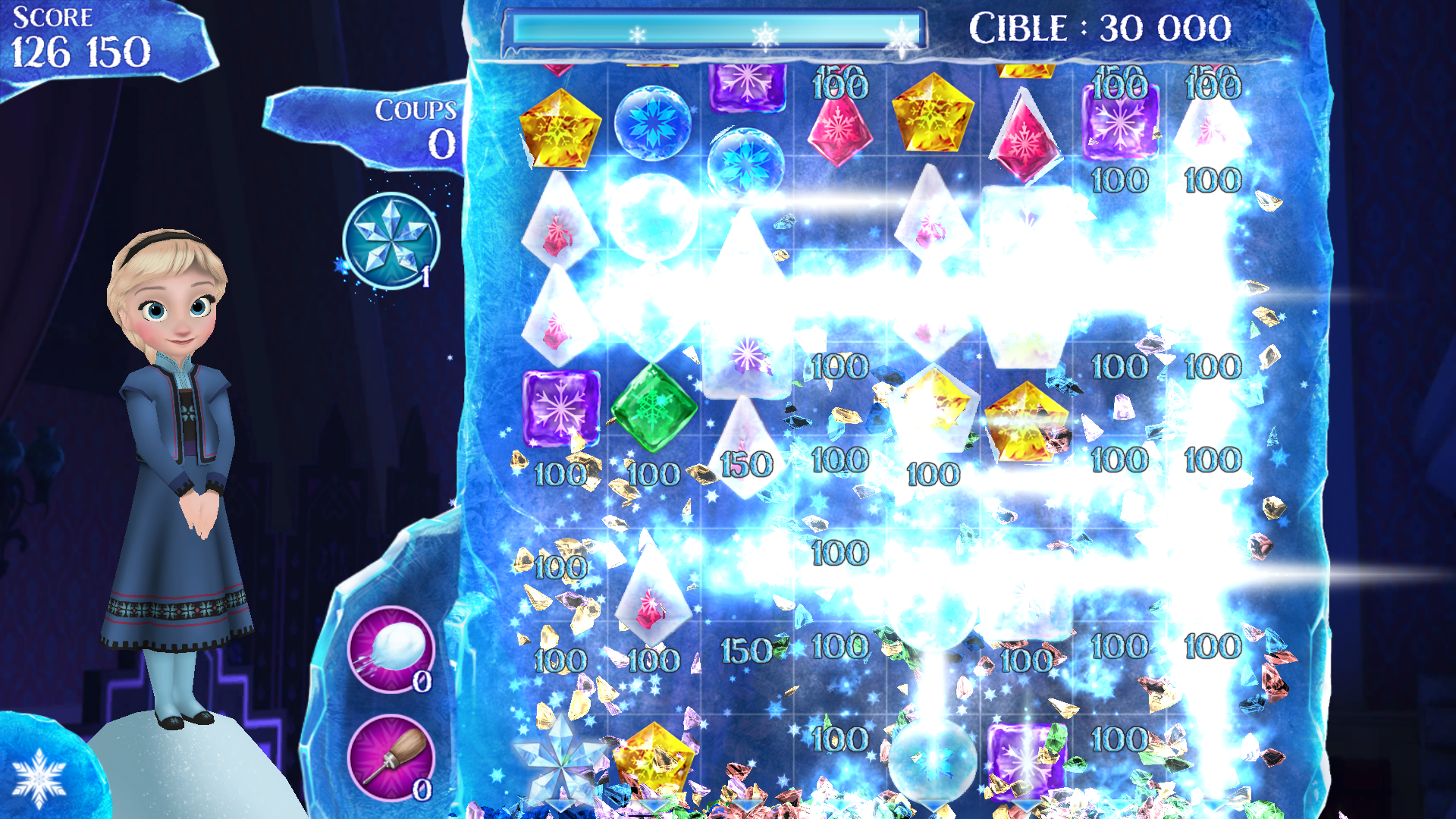Screen dimensions: 1456x819
Task: Open the snowflake menu button
Action: [x=39, y=779]
